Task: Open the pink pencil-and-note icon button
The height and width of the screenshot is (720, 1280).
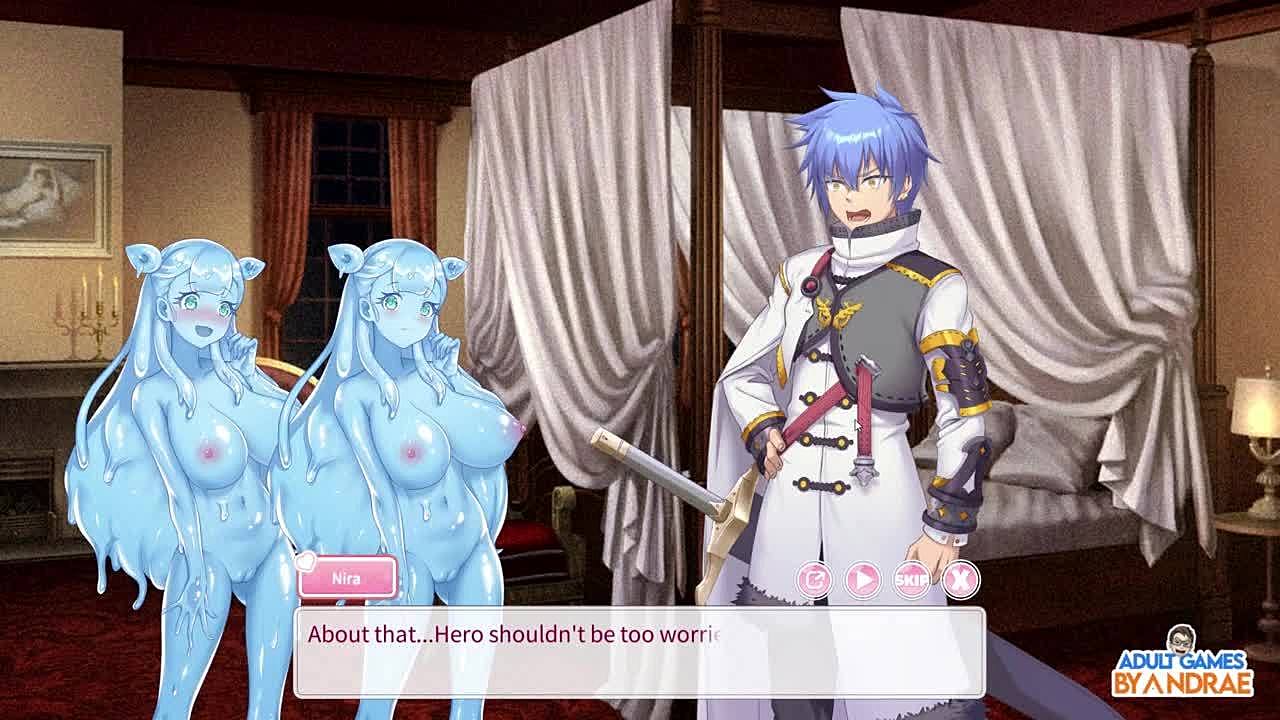Action: pyautogui.click(x=814, y=579)
